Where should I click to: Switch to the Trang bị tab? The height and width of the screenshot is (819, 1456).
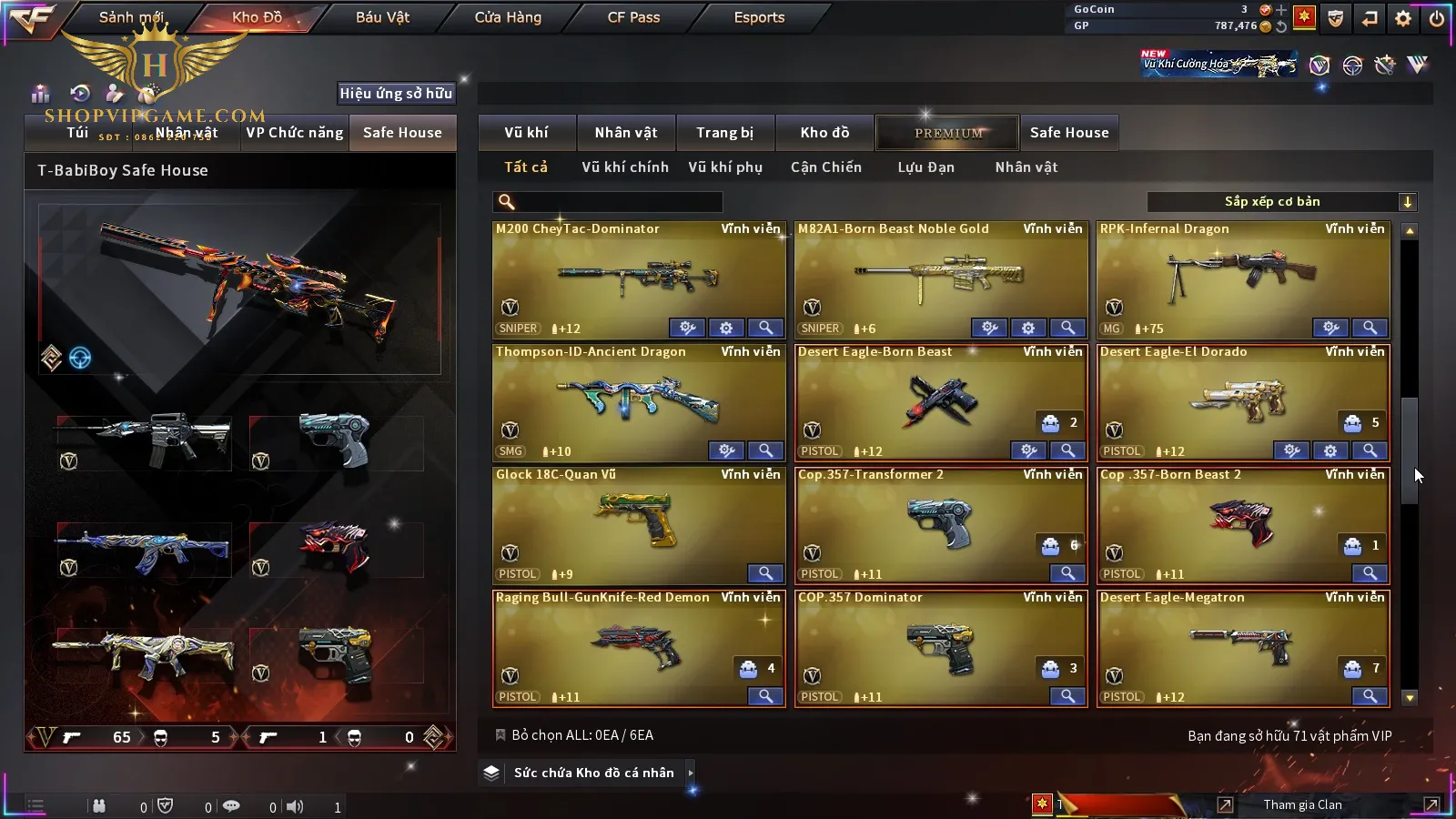(724, 133)
